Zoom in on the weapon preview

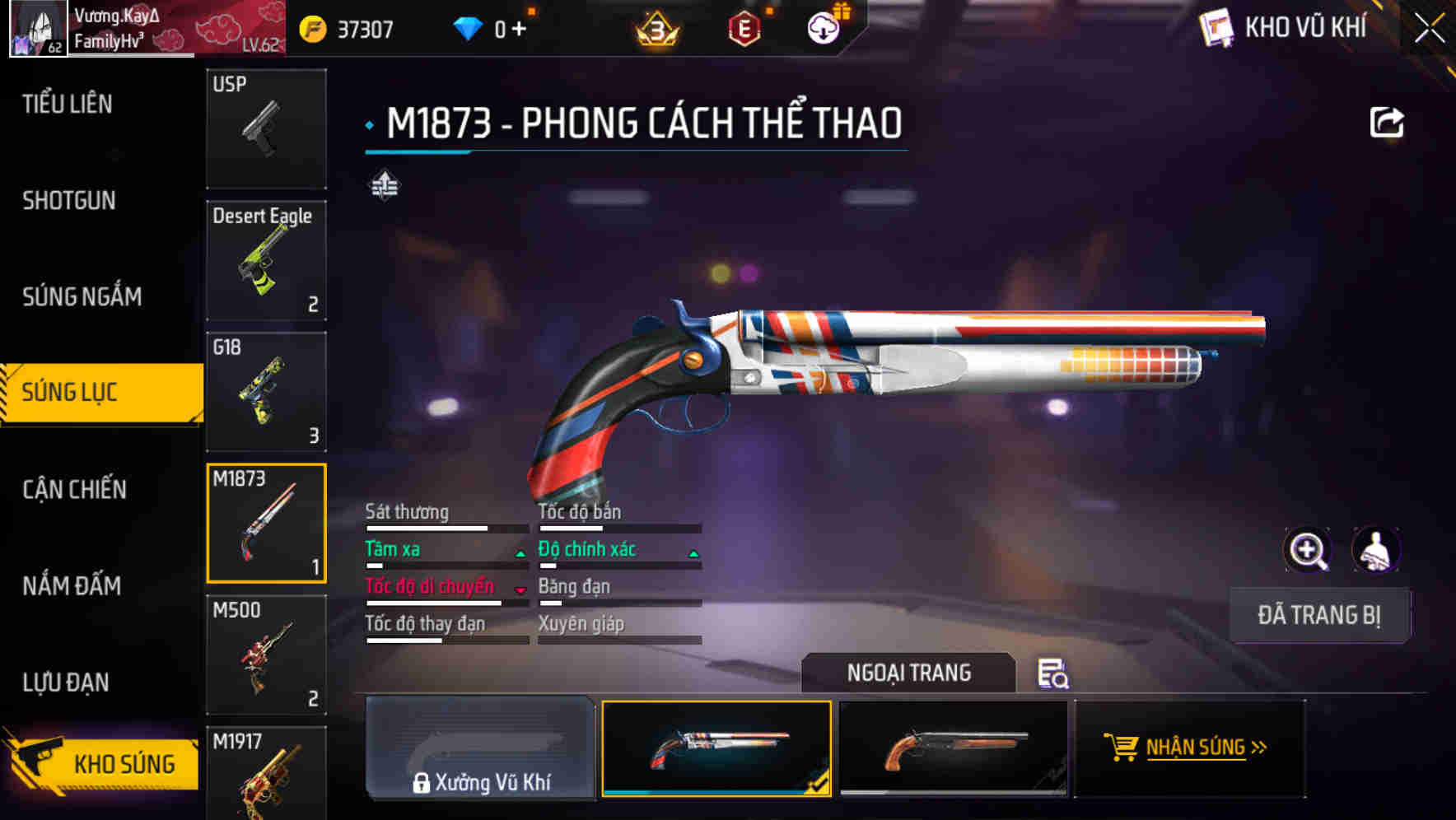click(1307, 550)
